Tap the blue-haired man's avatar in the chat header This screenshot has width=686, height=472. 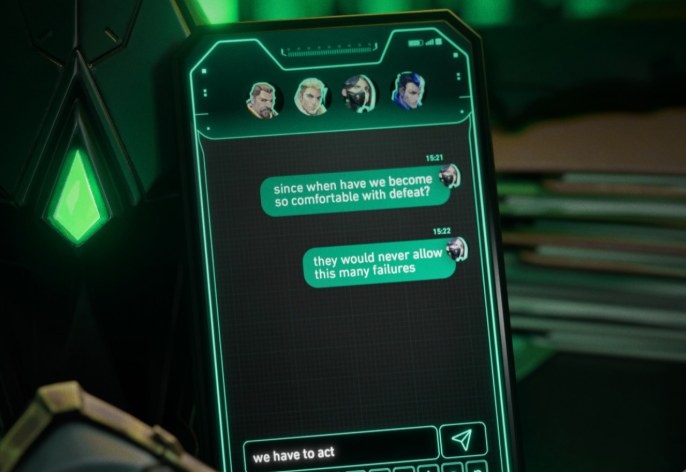click(407, 91)
